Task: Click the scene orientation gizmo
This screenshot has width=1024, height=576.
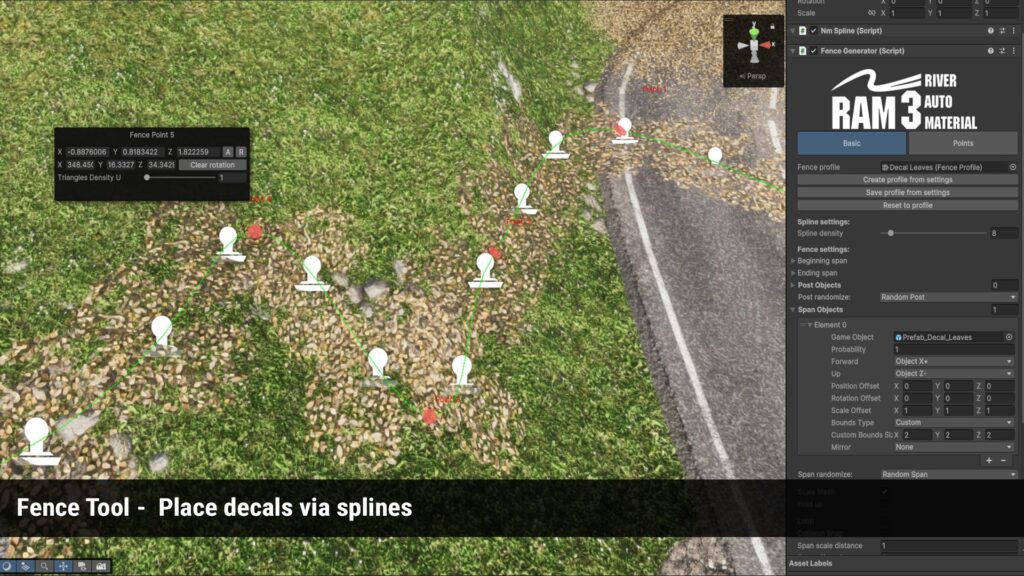Action: 754,45
